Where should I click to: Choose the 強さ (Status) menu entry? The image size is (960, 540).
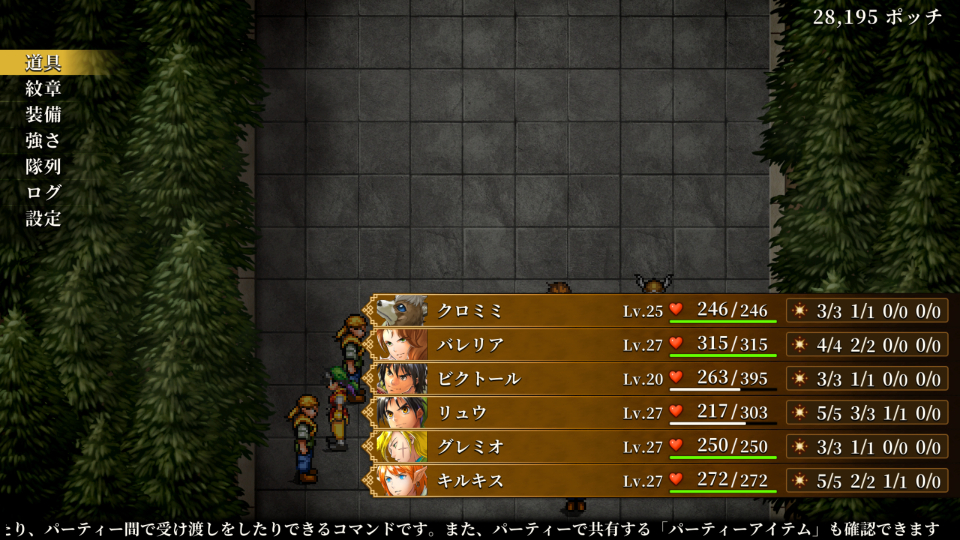coord(44,141)
